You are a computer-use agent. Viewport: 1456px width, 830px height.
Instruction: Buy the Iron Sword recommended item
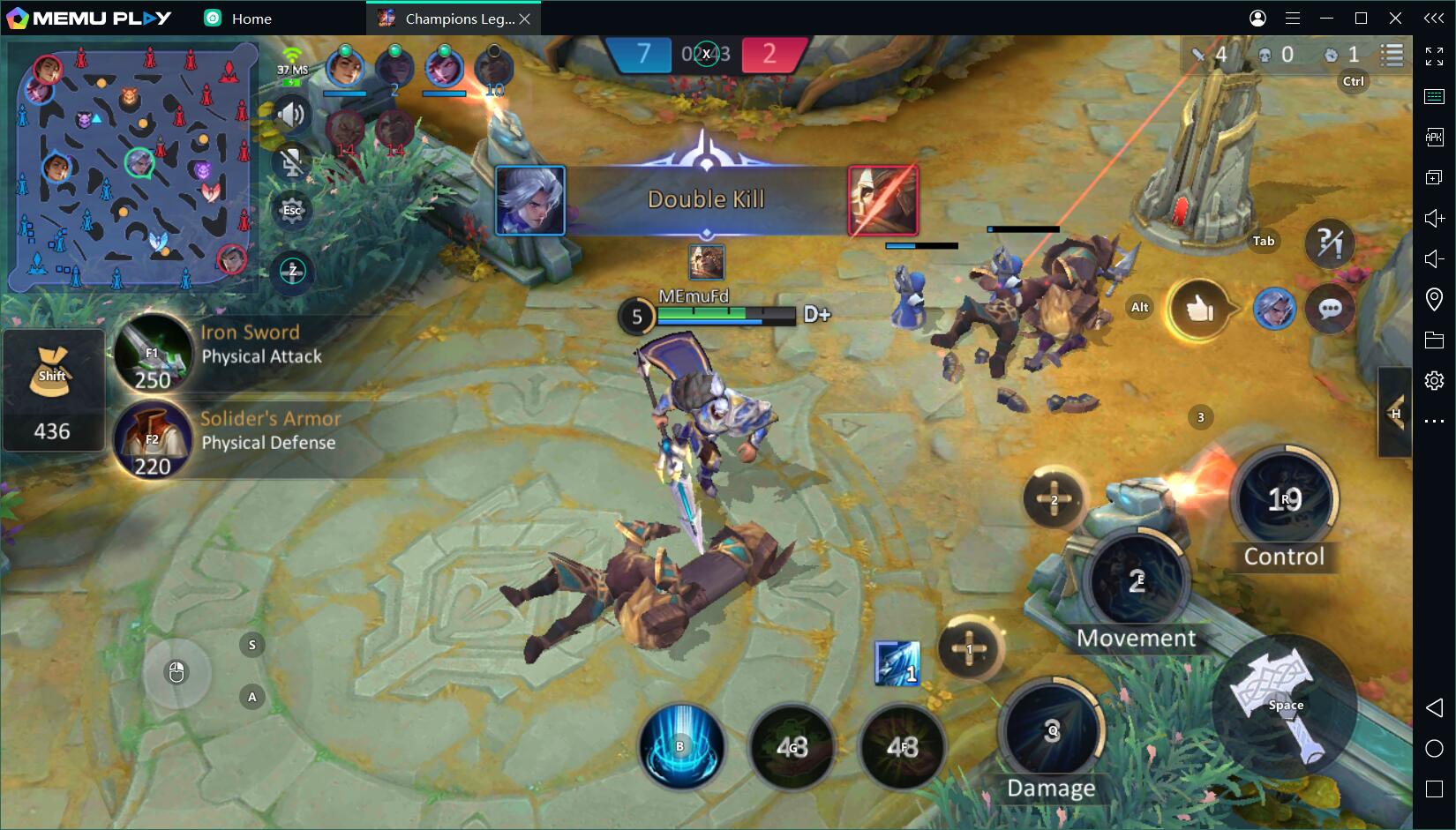(x=154, y=353)
